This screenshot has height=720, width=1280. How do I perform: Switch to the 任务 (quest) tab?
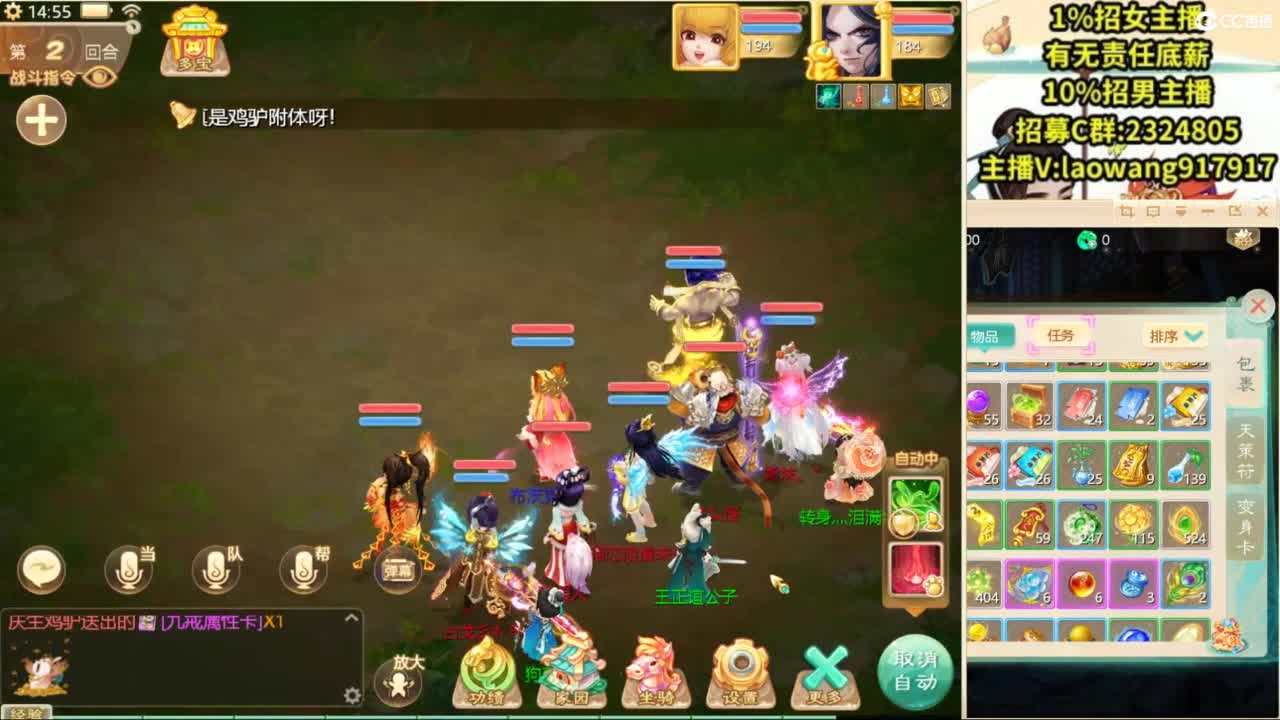tap(1062, 336)
